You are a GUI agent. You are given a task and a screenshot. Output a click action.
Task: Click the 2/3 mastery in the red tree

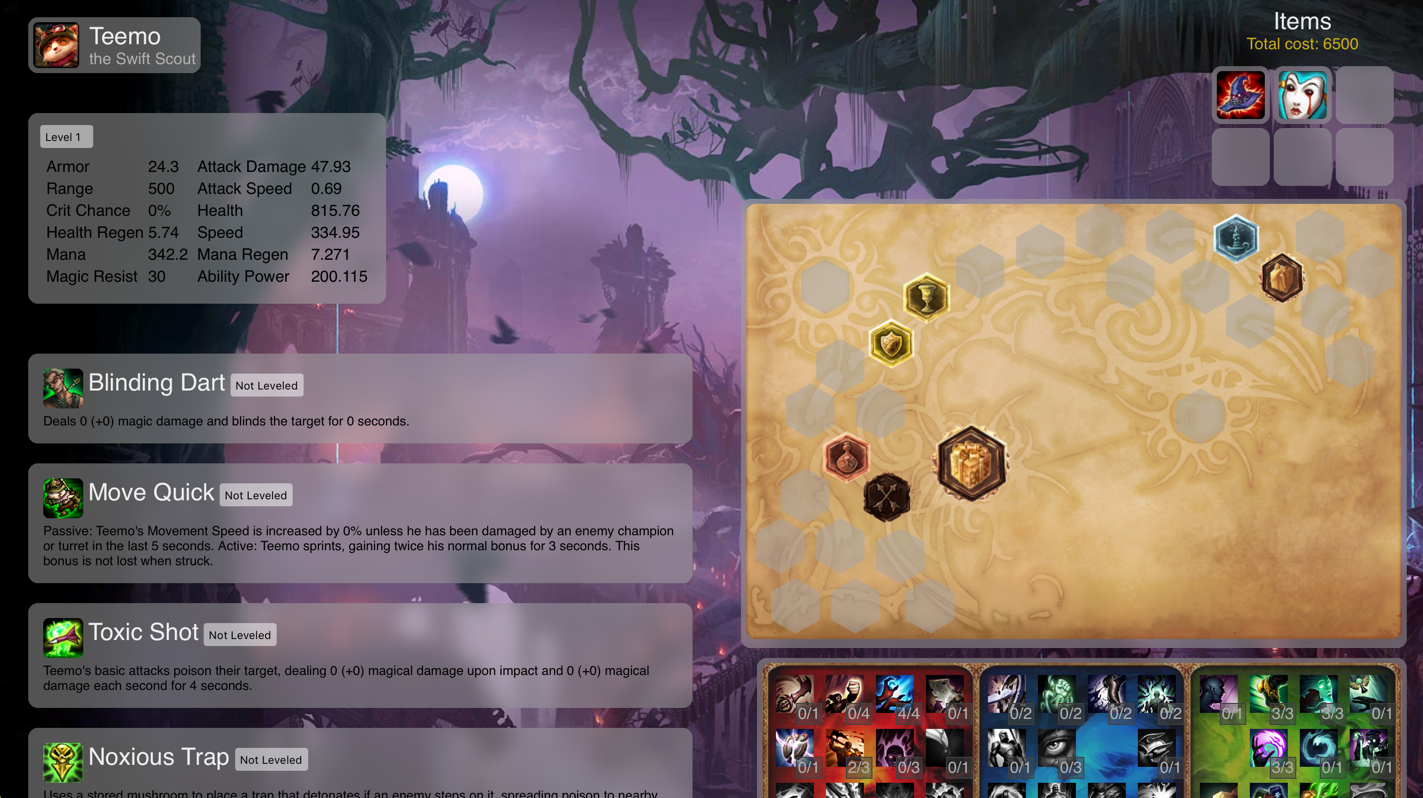click(x=845, y=751)
